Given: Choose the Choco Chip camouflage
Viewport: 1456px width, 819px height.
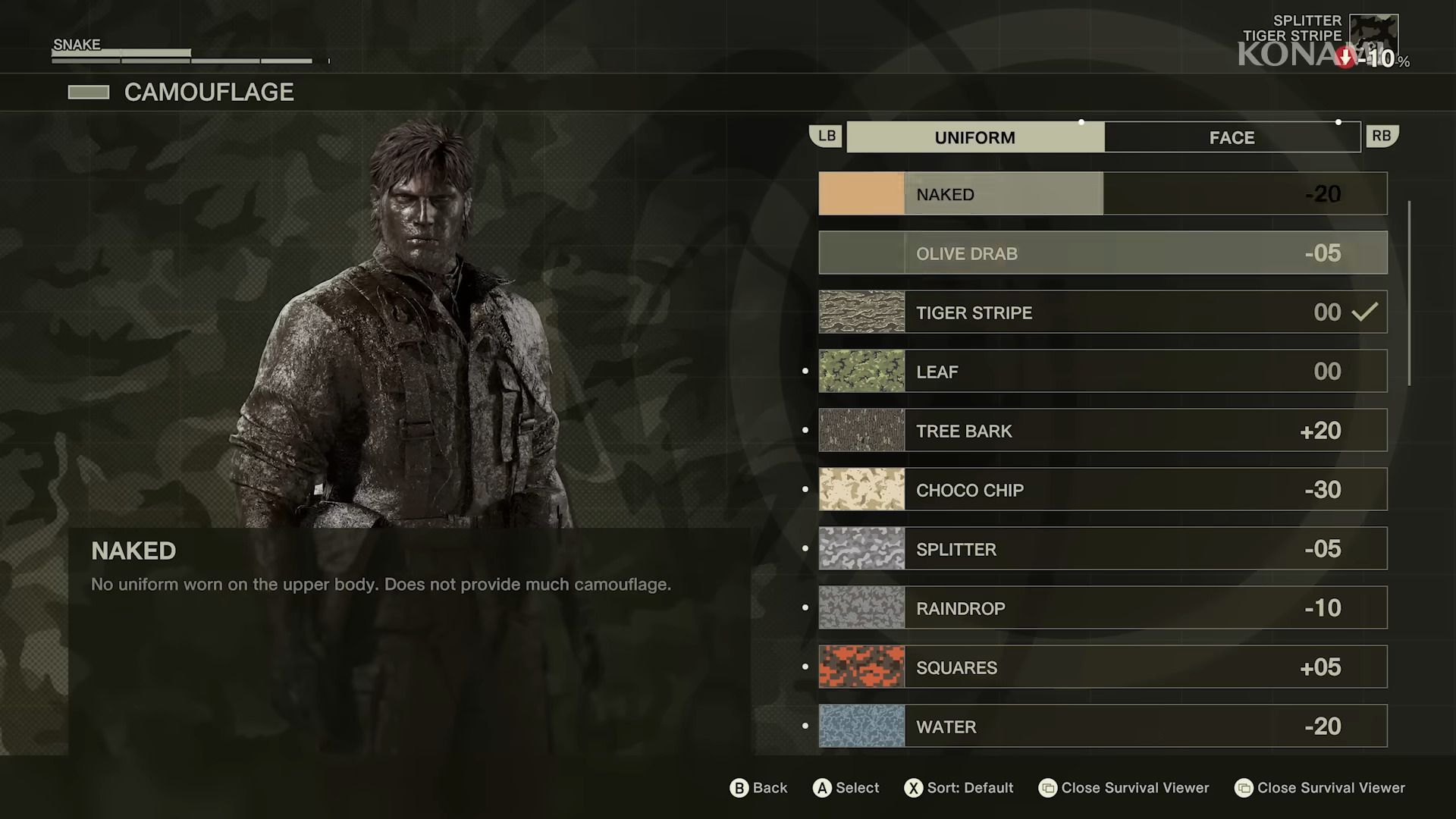Looking at the screenshot, I should tap(1102, 489).
